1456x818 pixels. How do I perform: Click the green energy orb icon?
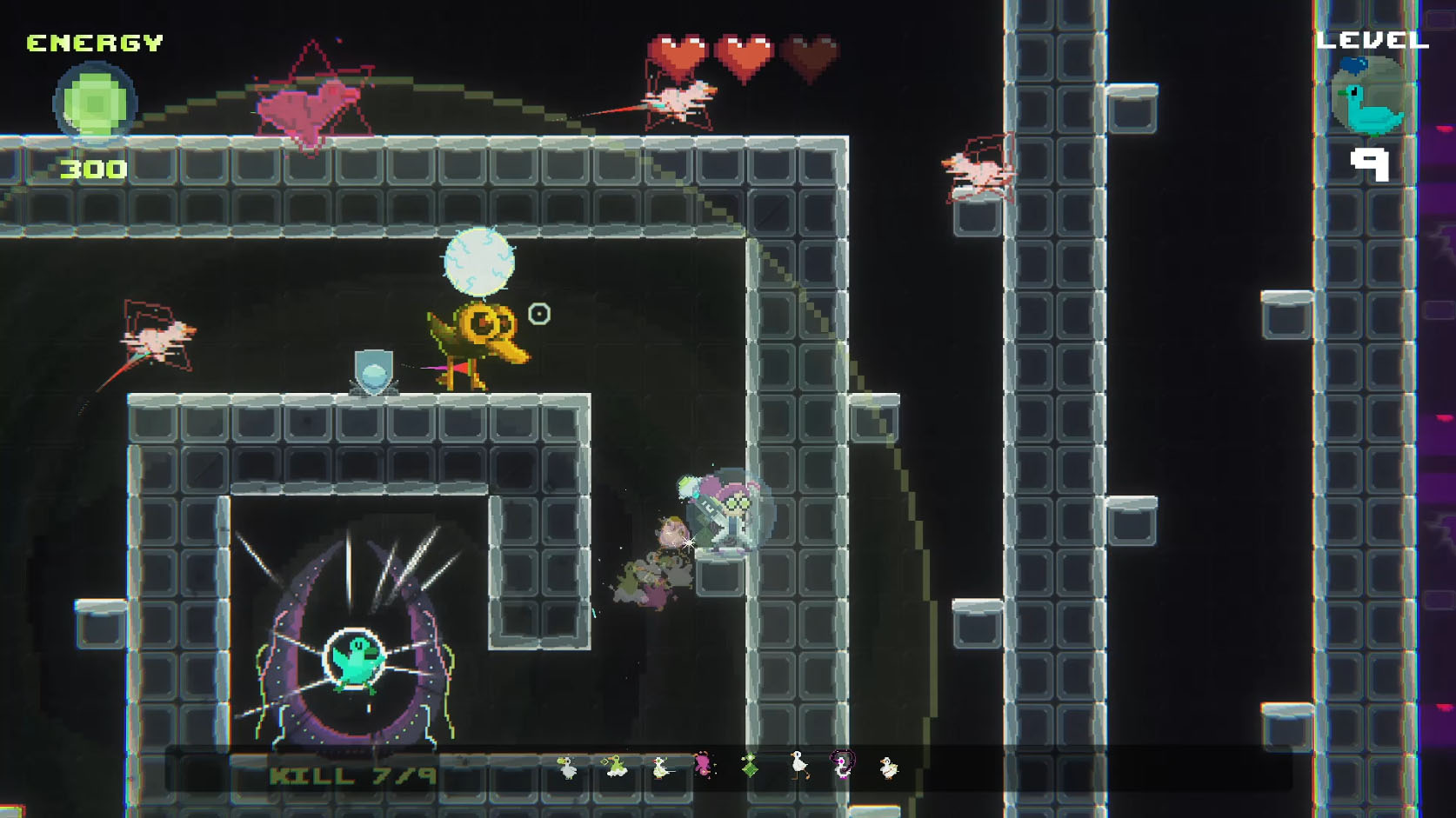(x=95, y=104)
